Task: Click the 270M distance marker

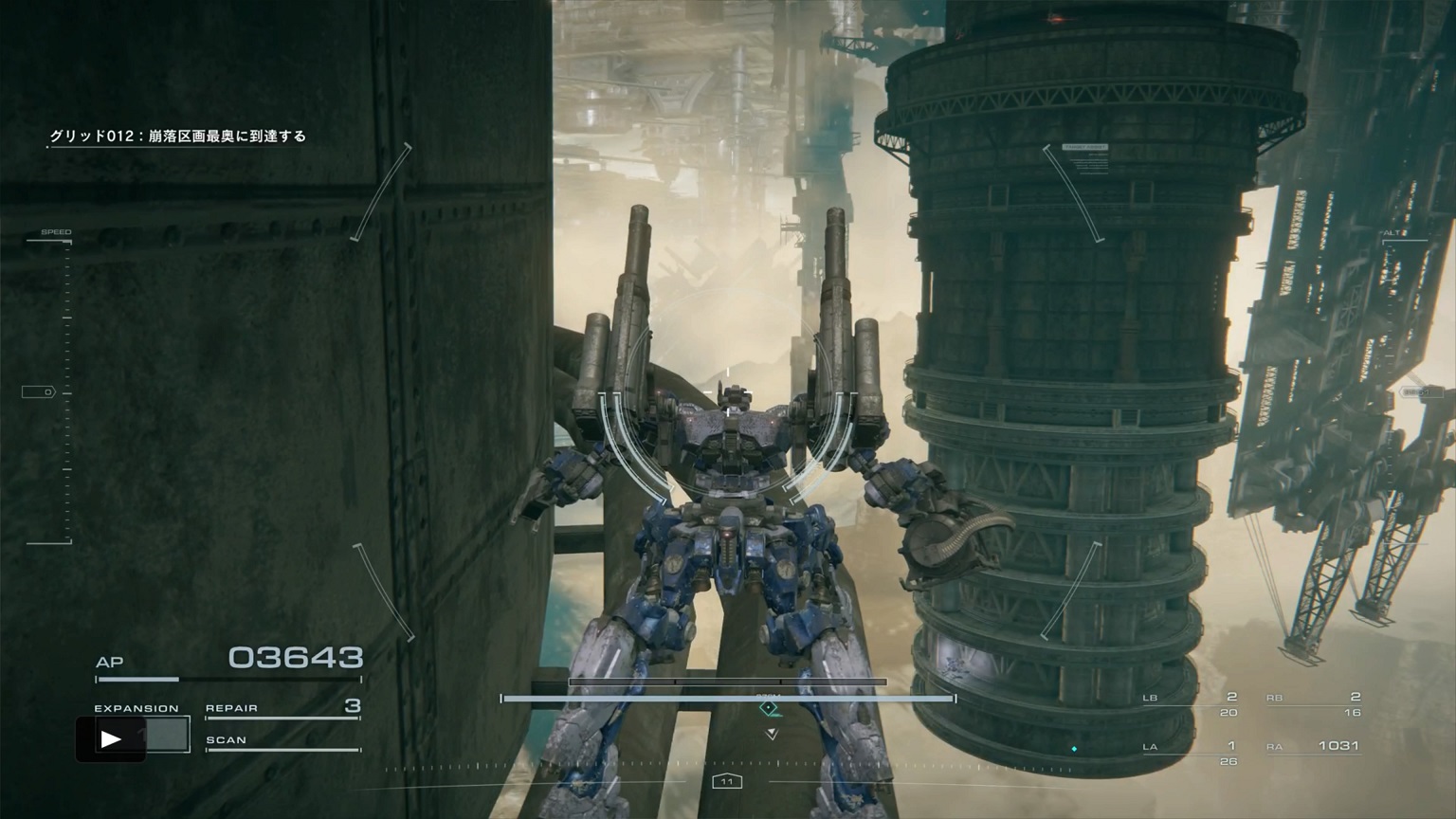Action: tap(770, 695)
